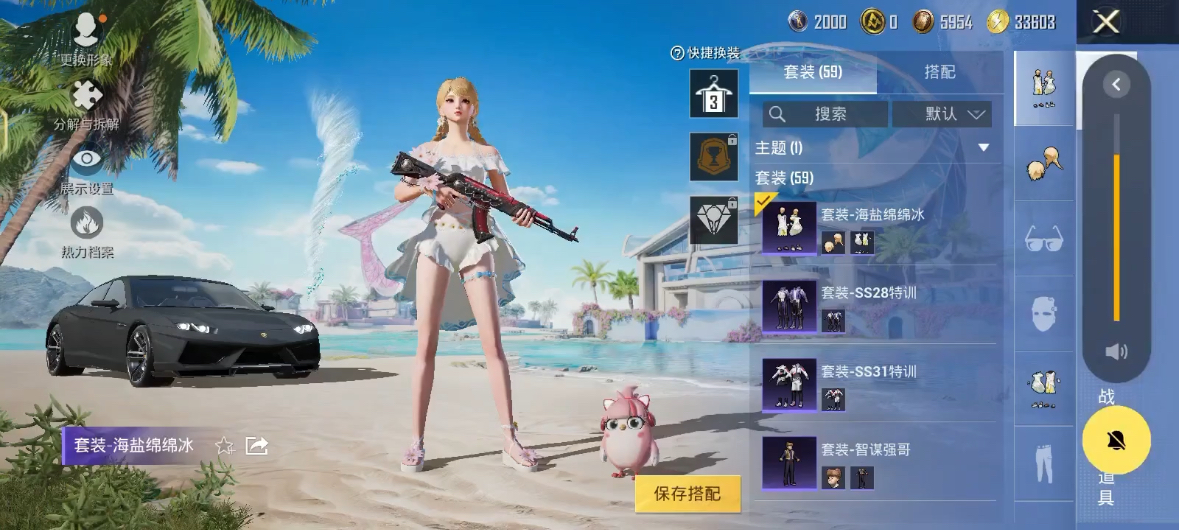The image size is (1179, 530).
Task: Select the 套装 (59) tab
Action: [812, 72]
